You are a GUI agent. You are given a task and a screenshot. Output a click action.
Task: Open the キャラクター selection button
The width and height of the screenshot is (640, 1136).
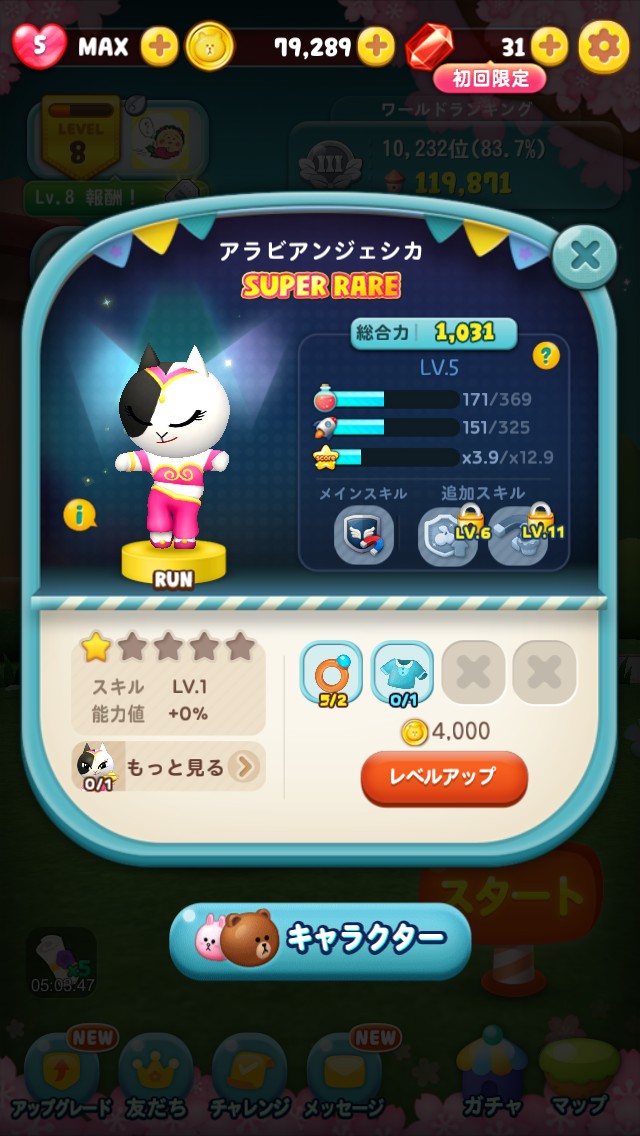320,939
